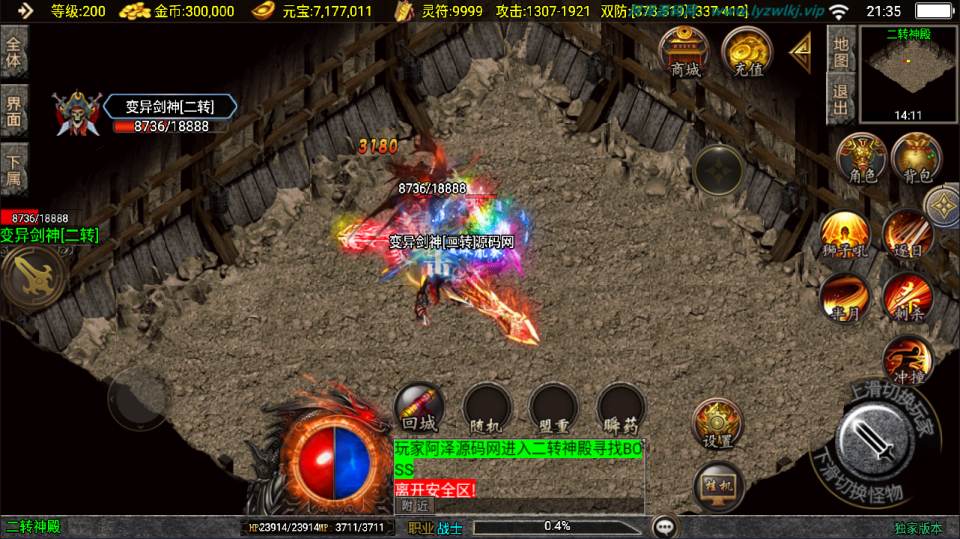The image size is (960, 539).
Task: Switch to the 附近 nearby chat tab
Action: click(414, 506)
